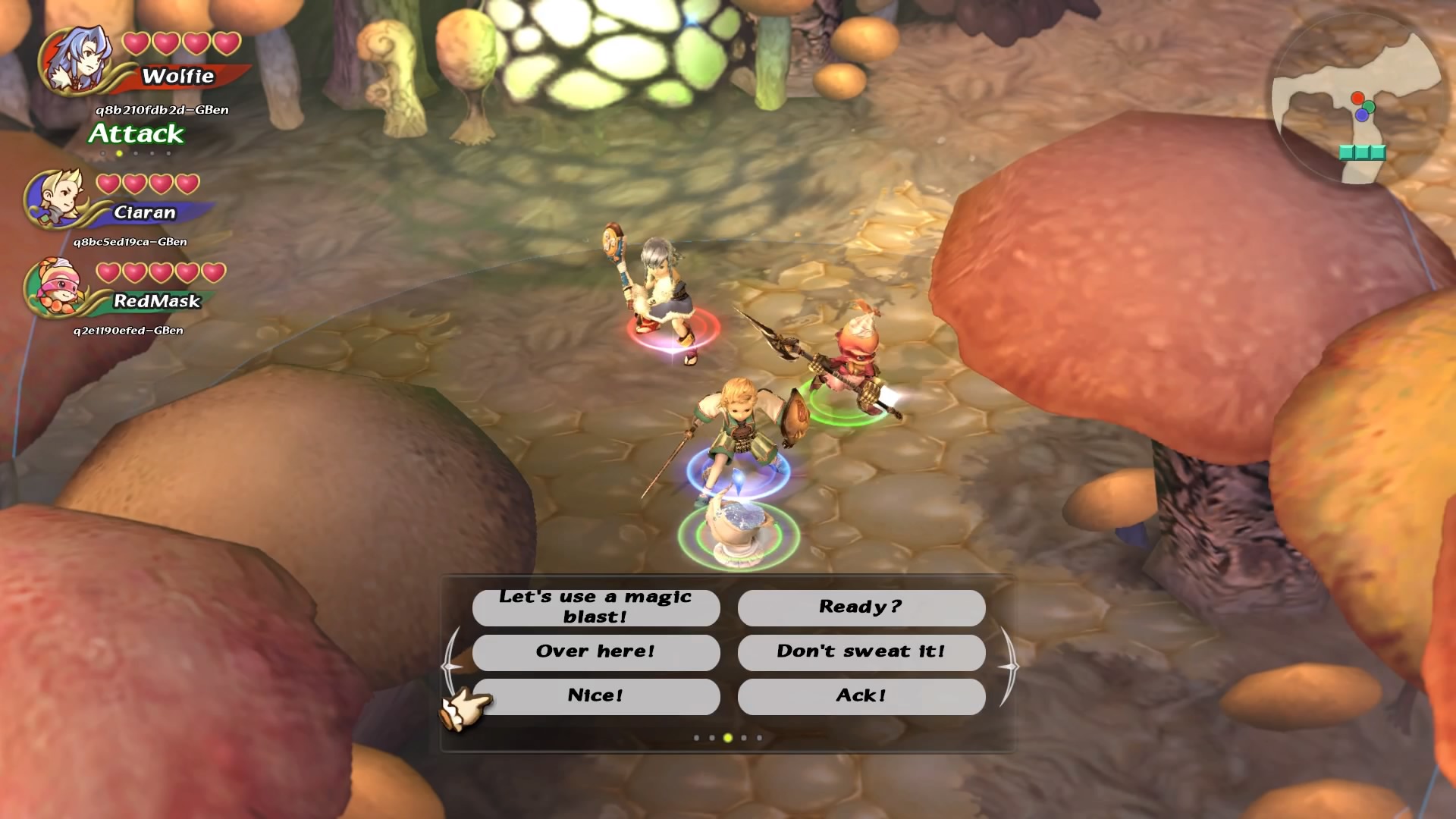The image size is (1456, 819).
Task: Send the "Let's use a magic blast!" message
Action: pyautogui.click(x=595, y=607)
